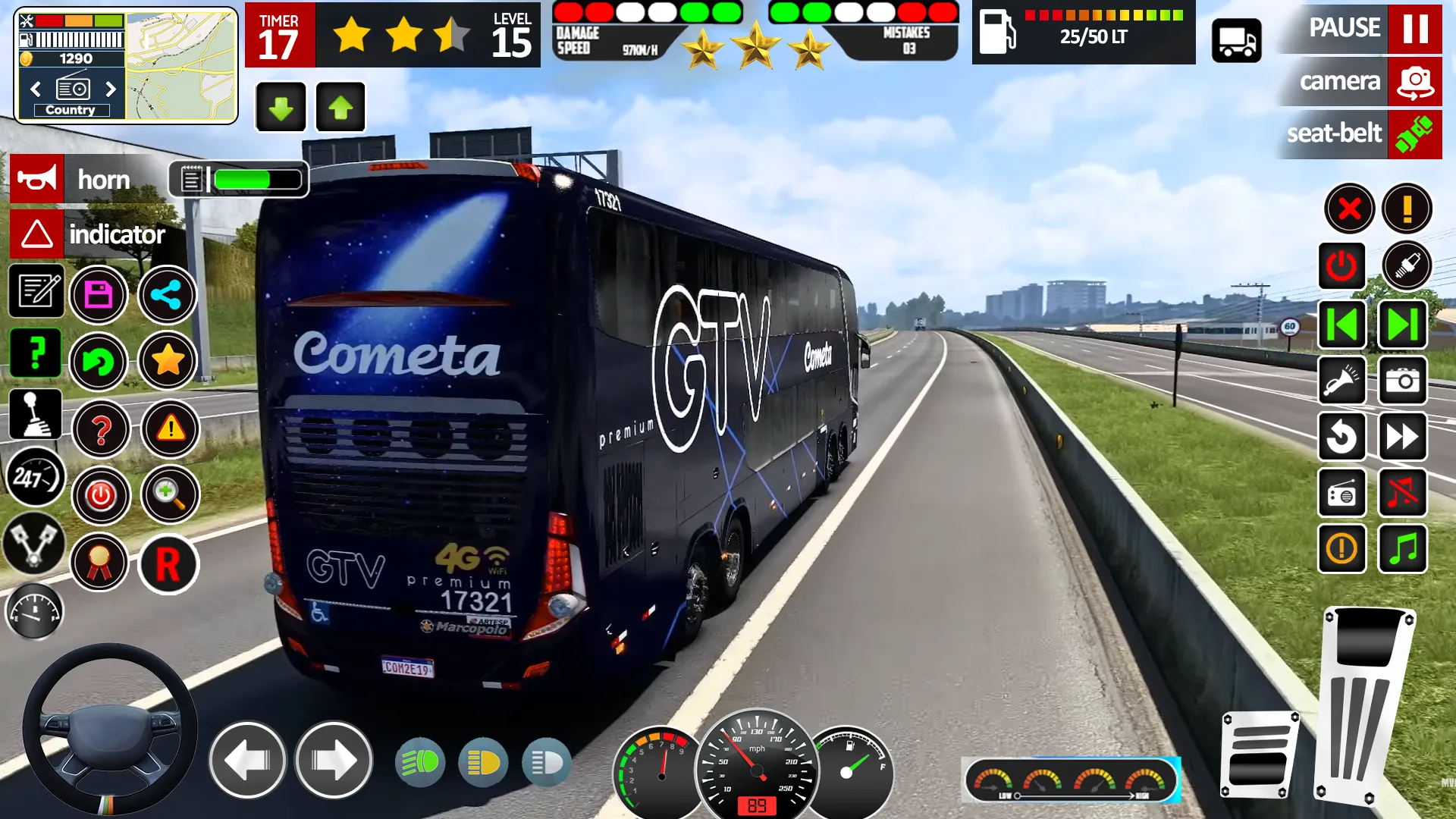Open the share icon
1456x819 pixels.
click(x=168, y=295)
